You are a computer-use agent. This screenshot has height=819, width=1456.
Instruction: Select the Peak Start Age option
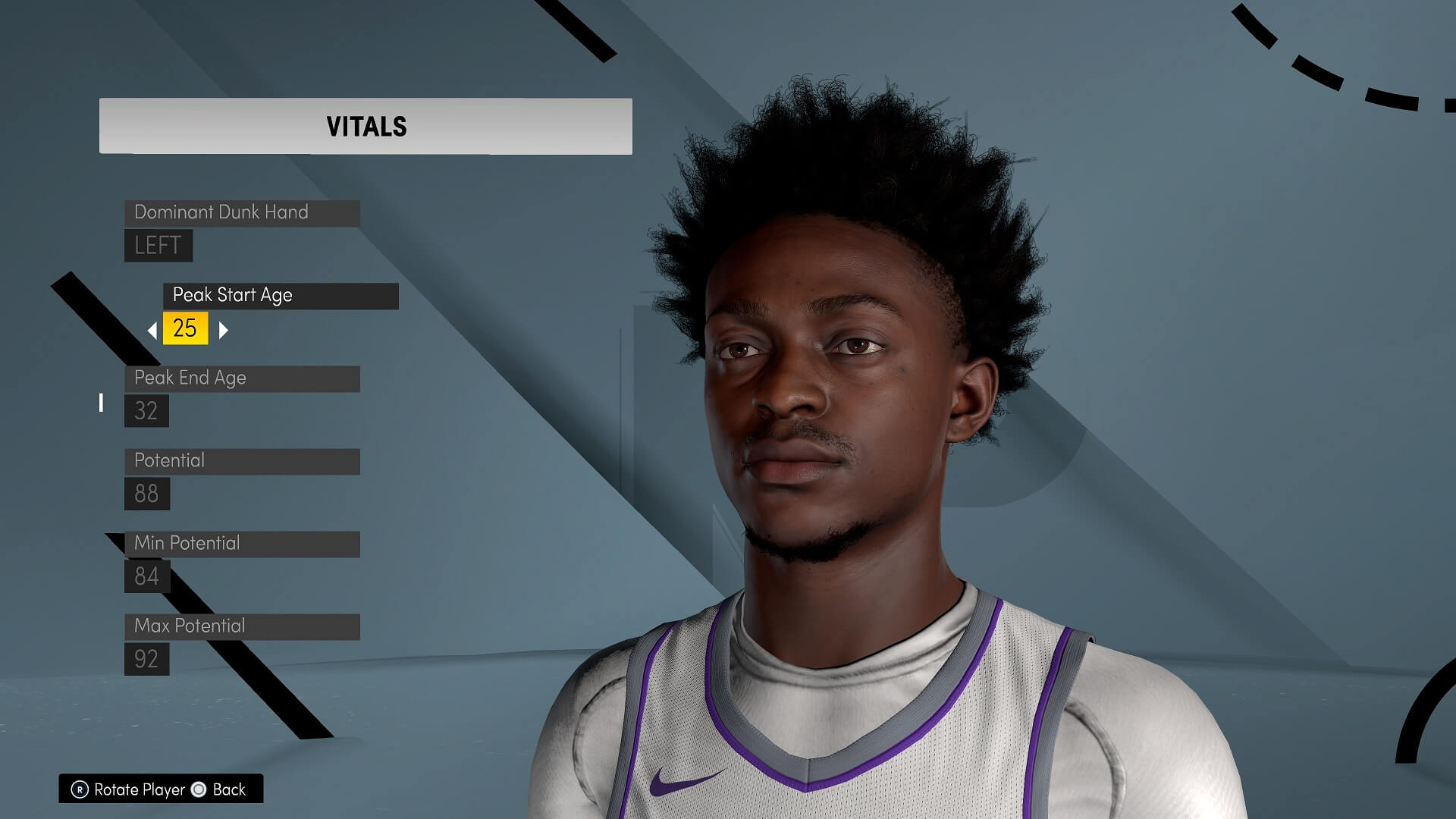coord(280,295)
